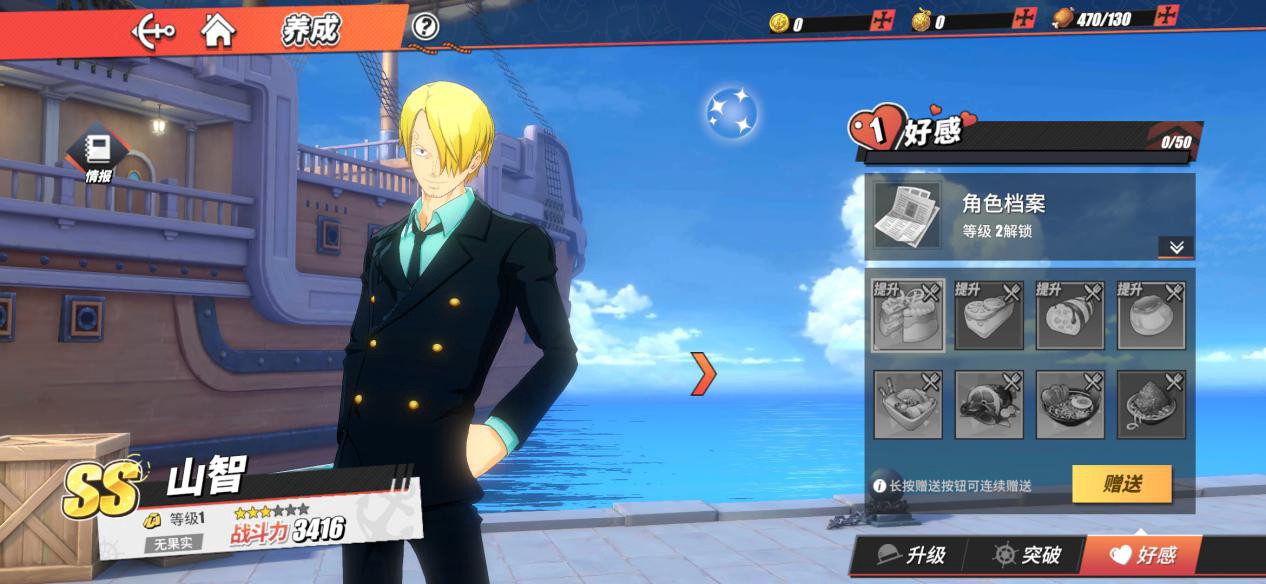Viewport: 1266px width, 584px height.
Task: Click the yellow 赠送 gift button
Action: pos(1121,484)
